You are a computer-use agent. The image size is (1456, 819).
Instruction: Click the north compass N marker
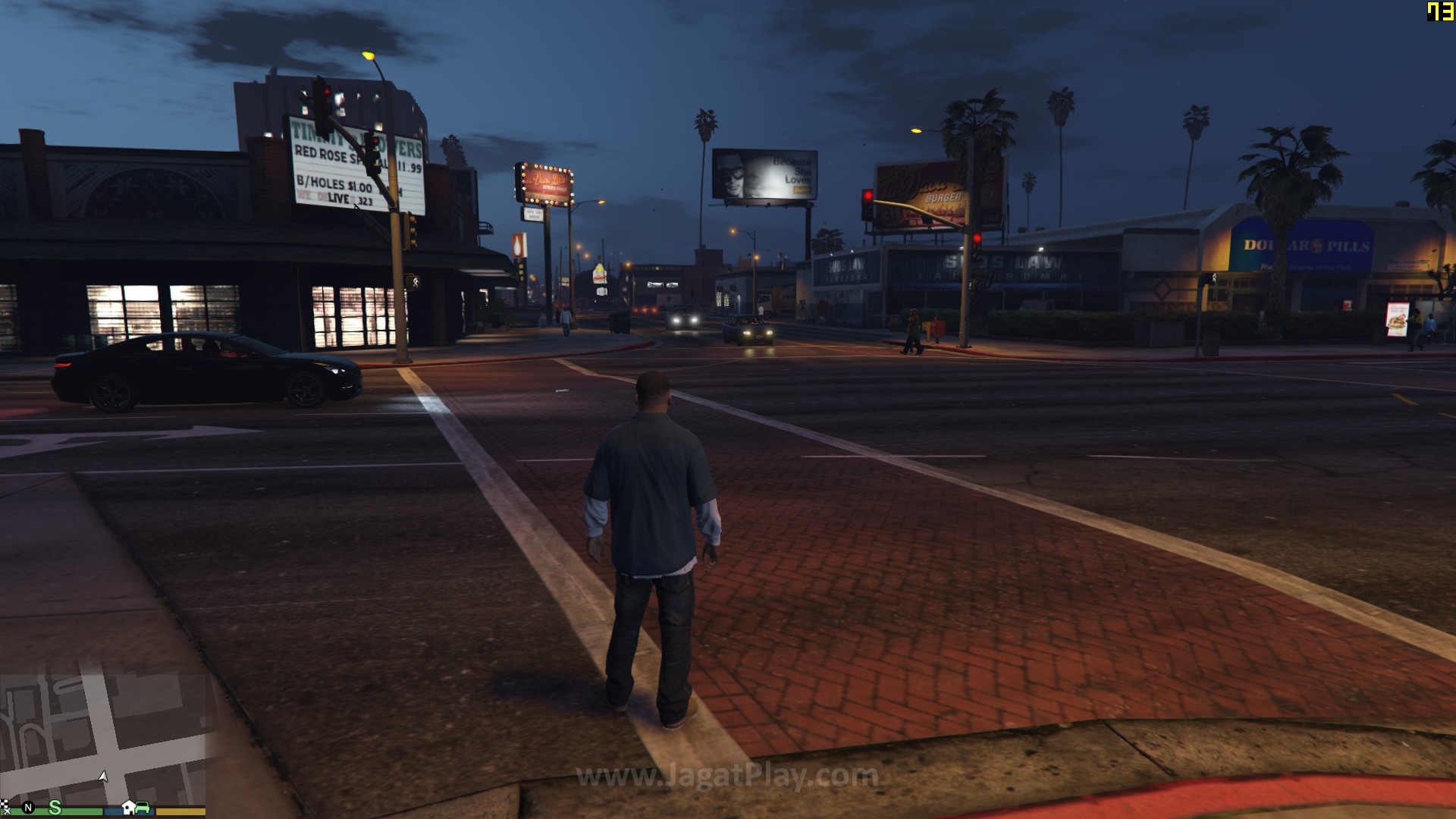[x=29, y=808]
